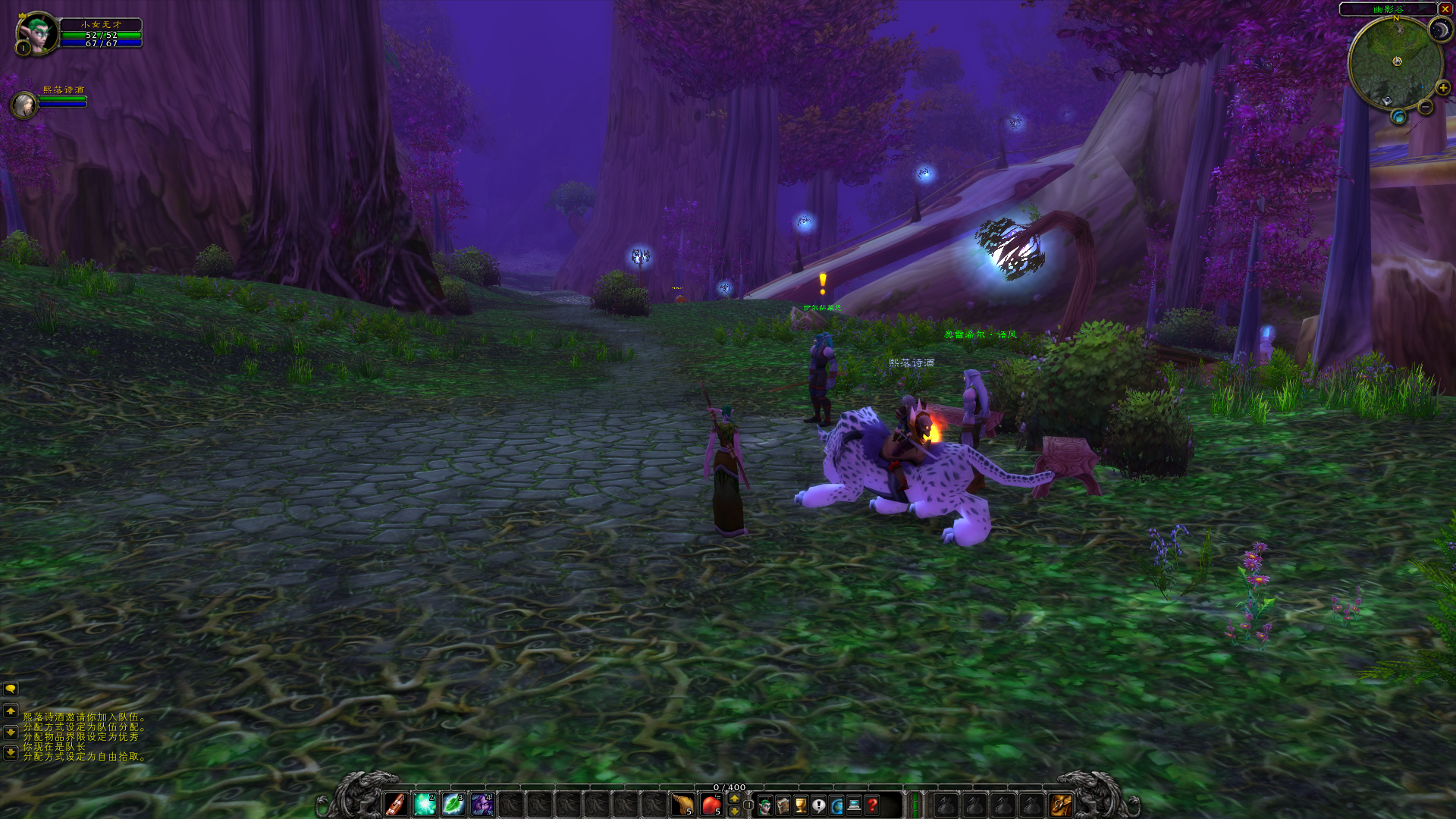Click the moon day-night indicator button
Viewport: 1456px width, 819px height.
1439,30
